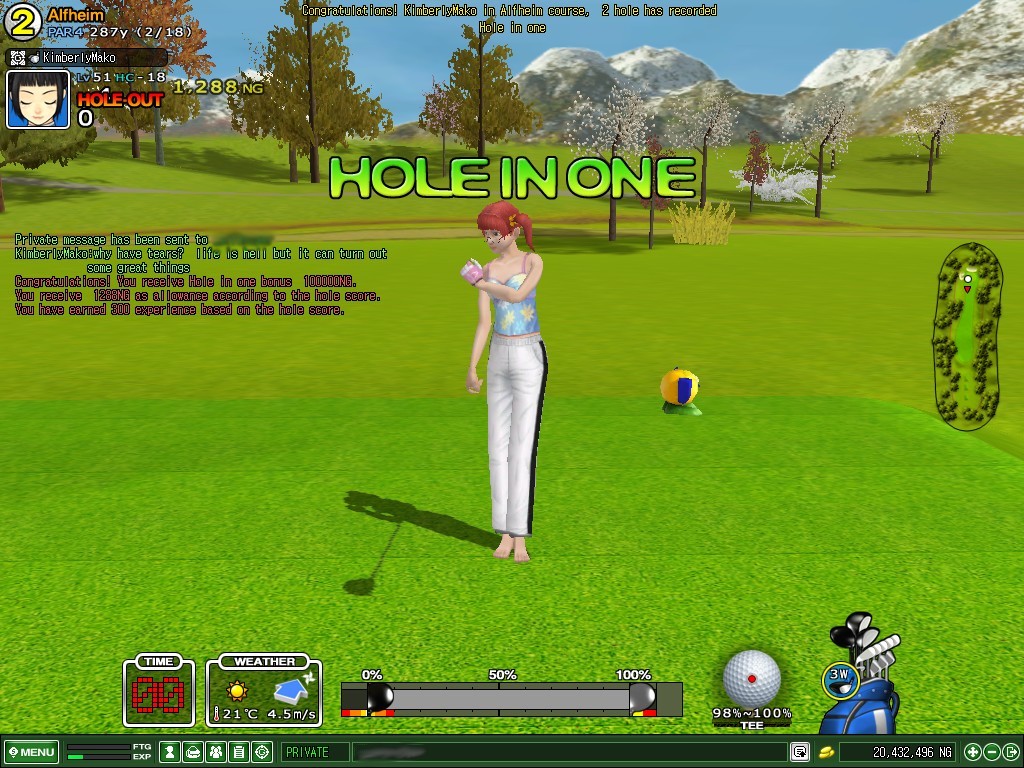1024x768 pixels.
Task: Click KimberlyMako's player portrait
Action: 39,100
